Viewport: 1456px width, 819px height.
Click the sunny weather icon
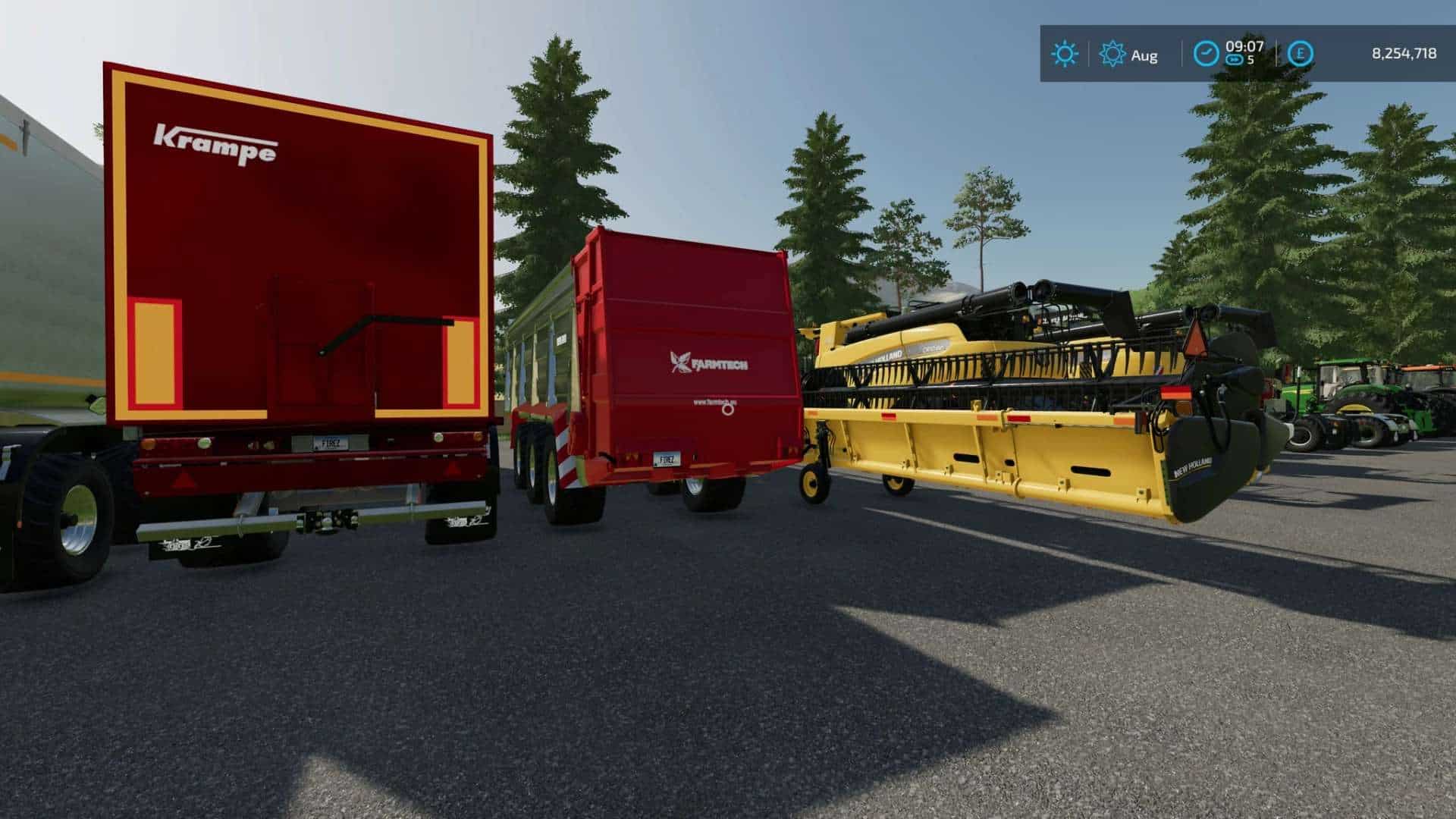(1064, 54)
